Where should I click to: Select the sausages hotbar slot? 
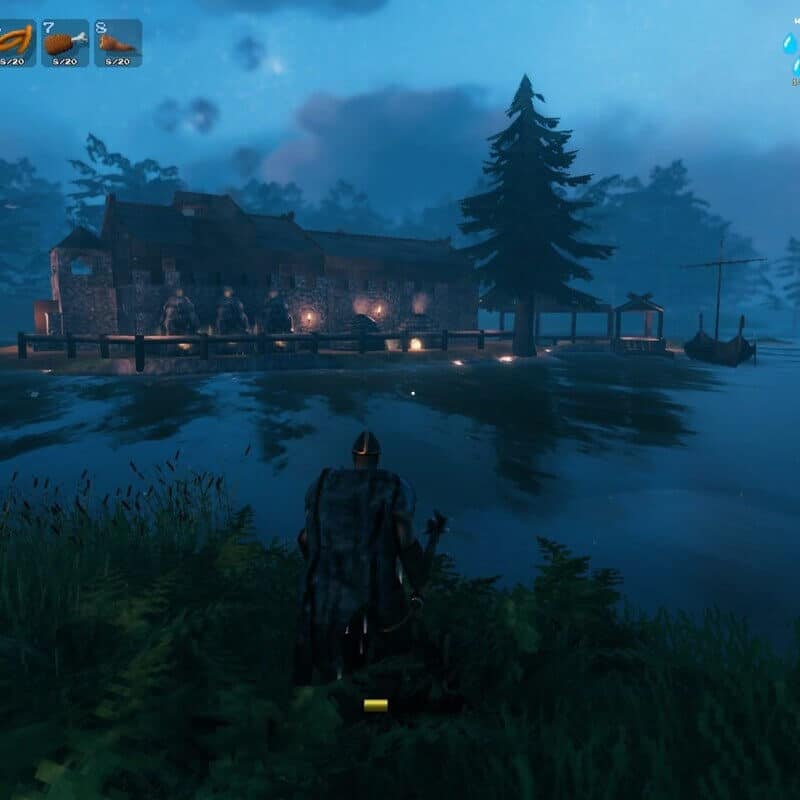tap(16, 43)
